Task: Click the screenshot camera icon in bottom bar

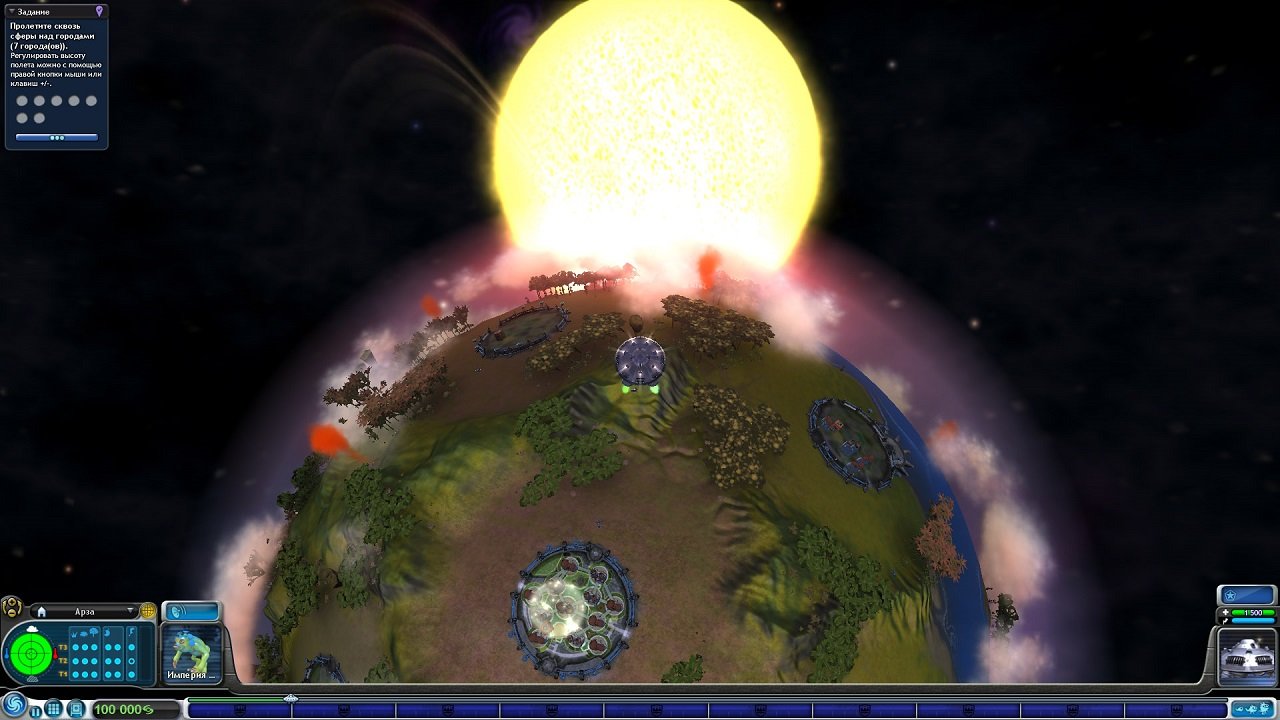Action: tap(76, 708)
